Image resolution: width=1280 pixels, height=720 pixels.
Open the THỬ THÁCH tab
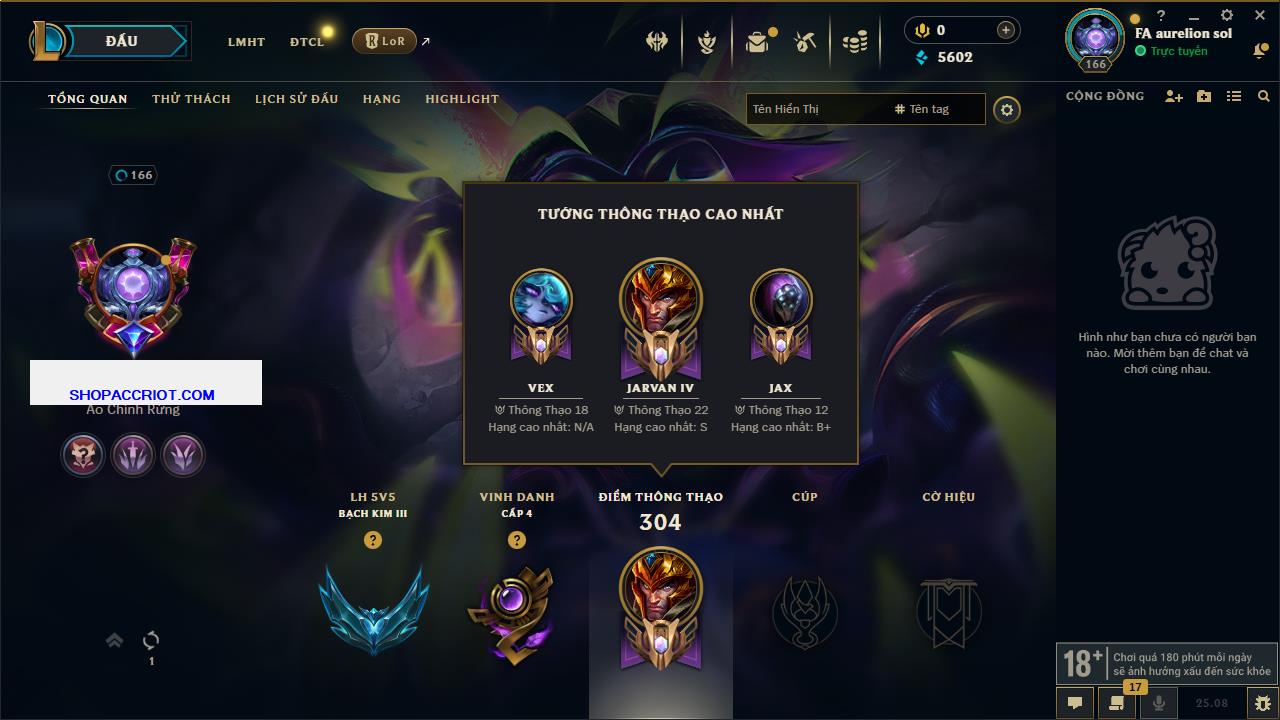click(191, 99)
